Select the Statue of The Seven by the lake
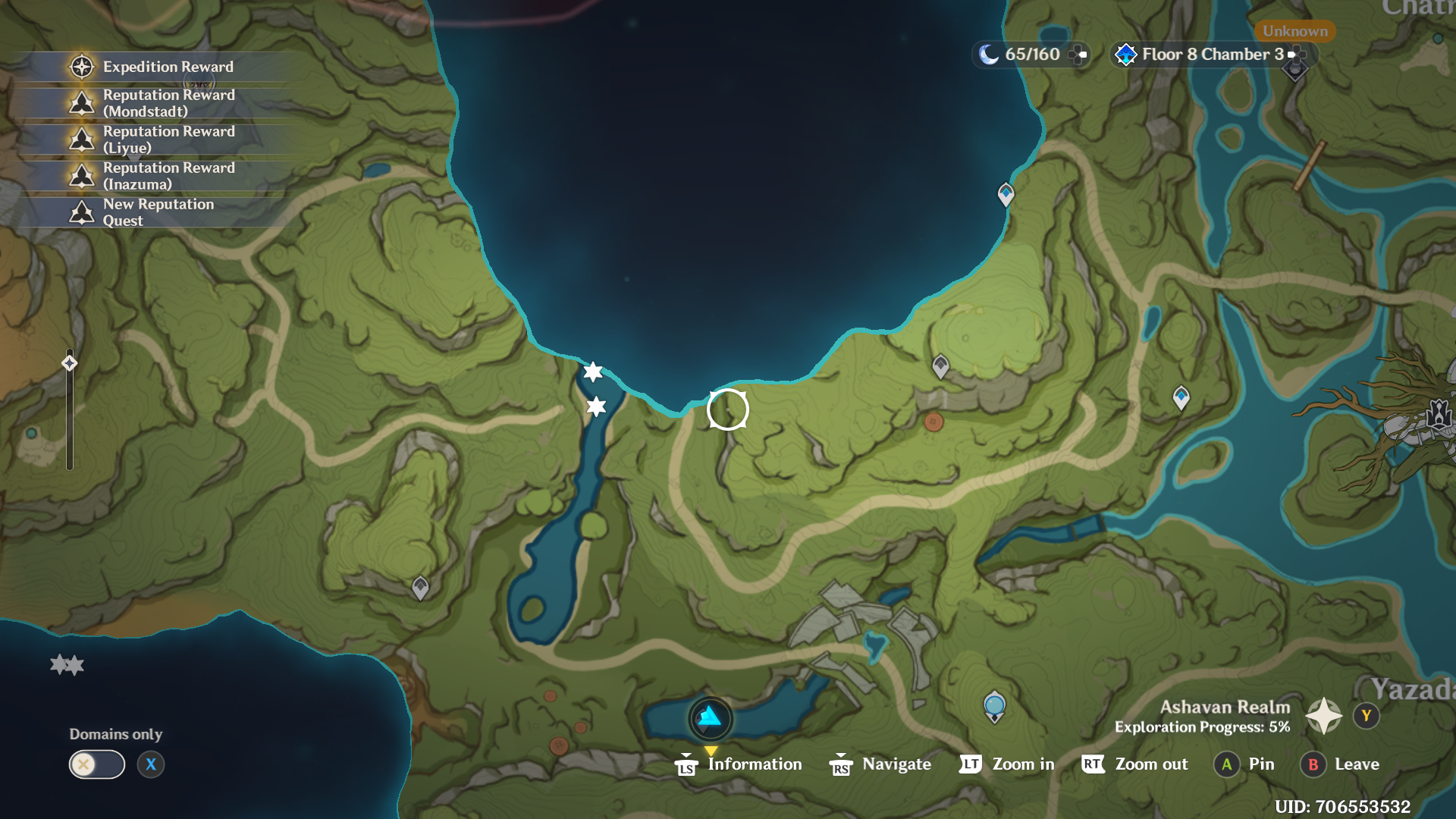This screenshot has height=819, width=1456. [x=710, y=719]
